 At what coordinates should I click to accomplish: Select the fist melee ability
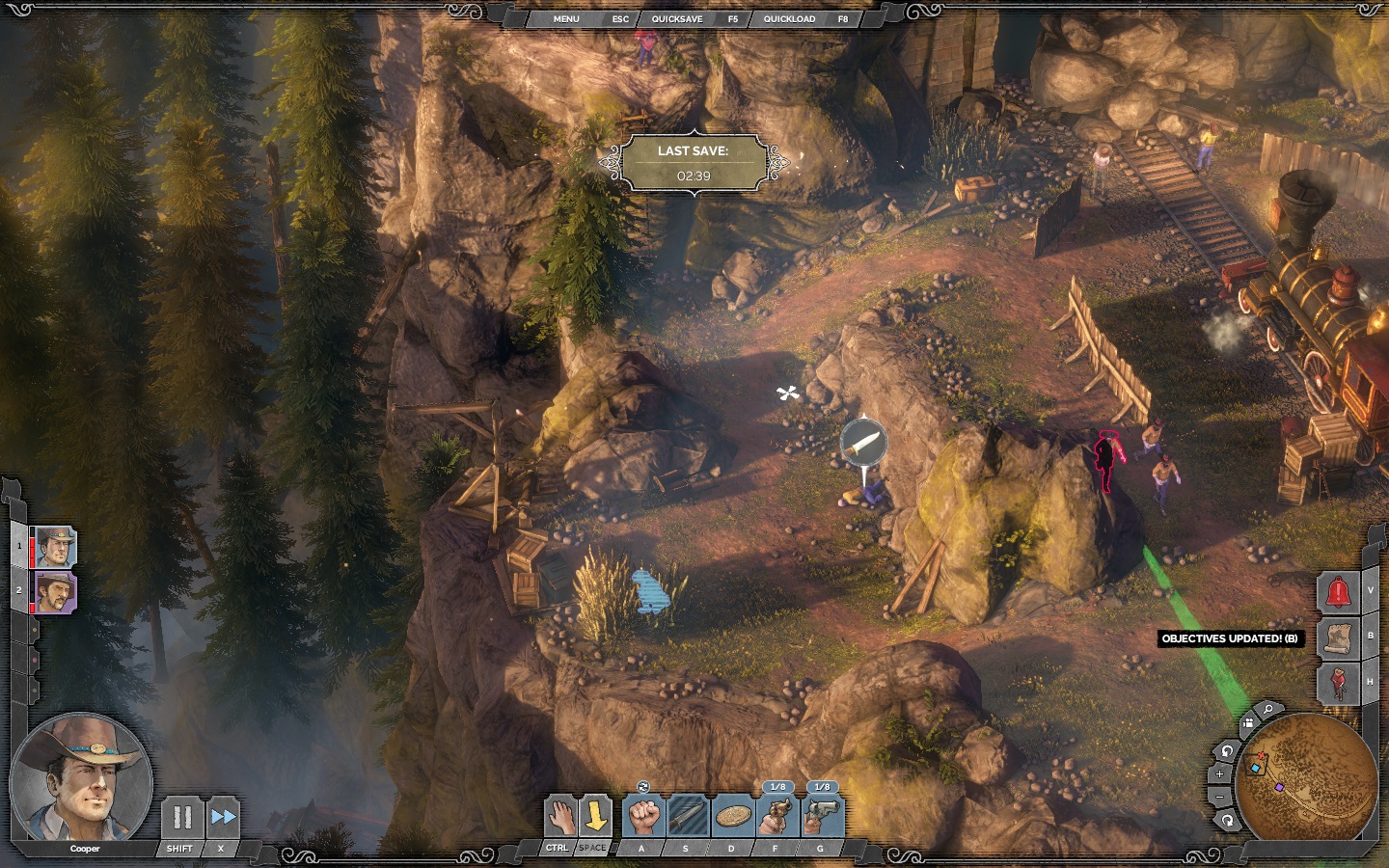pyautogui.click(x=643, y=817)
